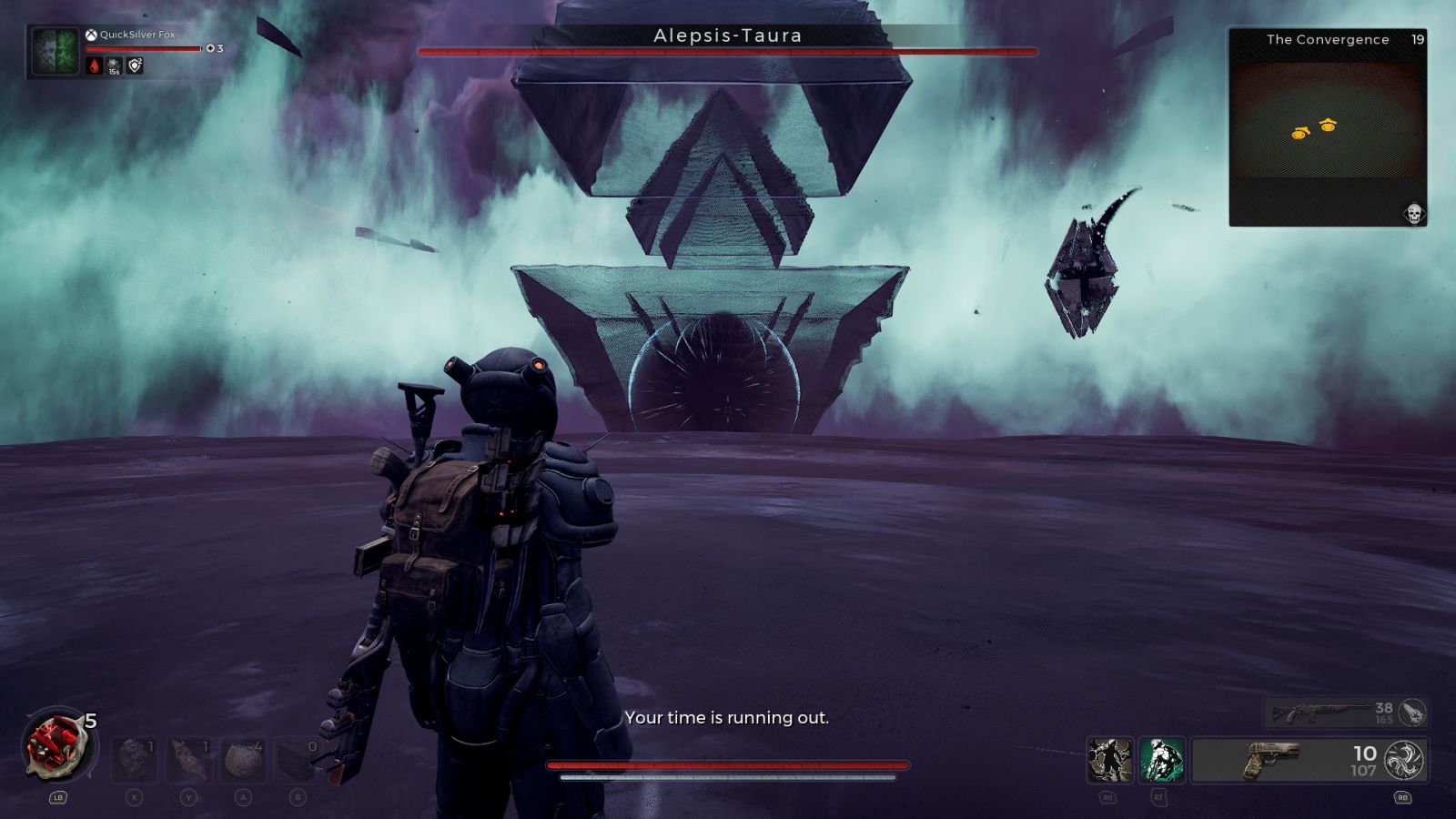Image resolution: width=1456 pixels, height=819 pixels.
Task: Select the consumable slot holding four
Action: coord(243,759)
